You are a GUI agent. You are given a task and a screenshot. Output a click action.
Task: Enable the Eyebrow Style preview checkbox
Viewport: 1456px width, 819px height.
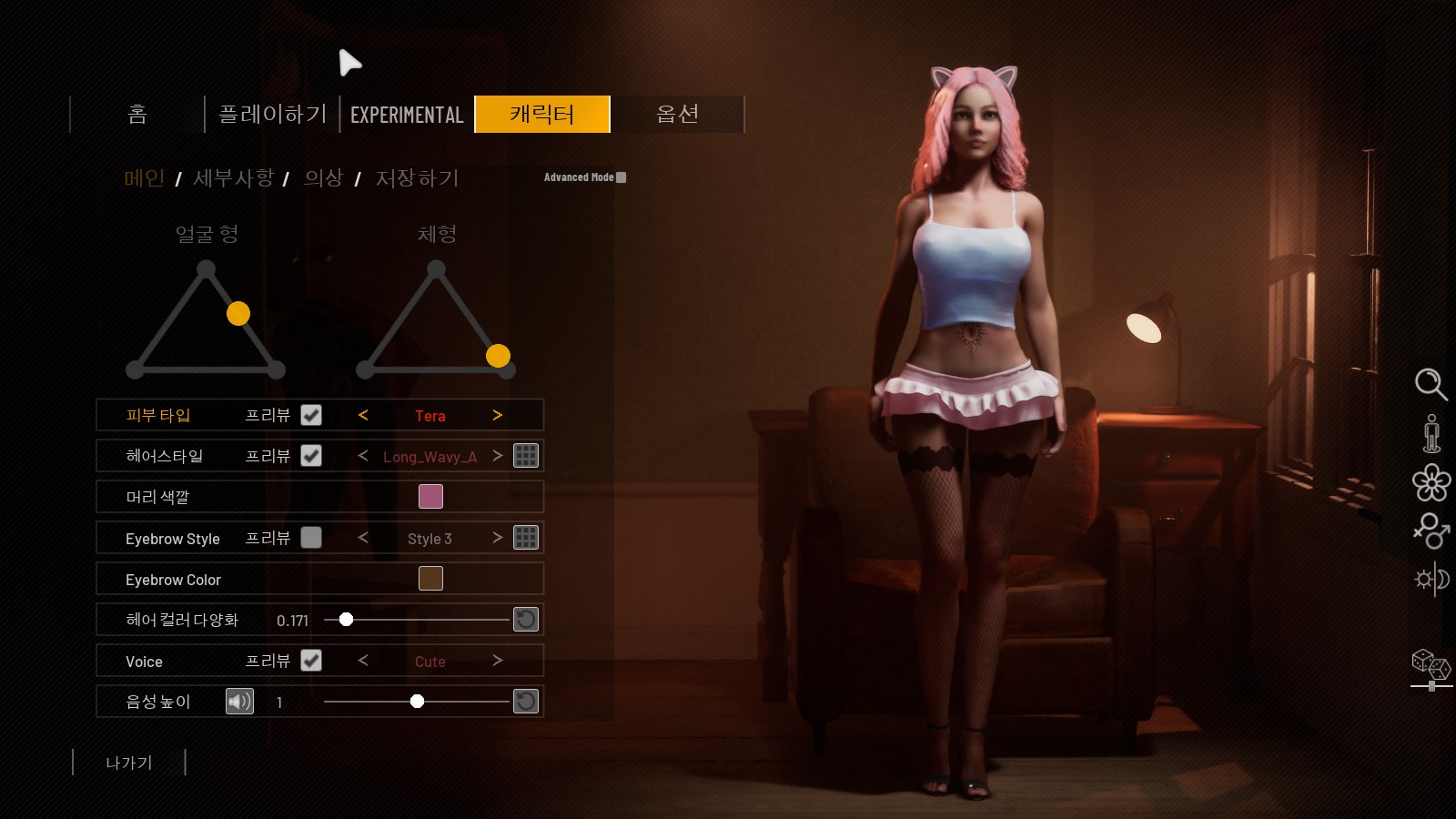pos(311,538)
